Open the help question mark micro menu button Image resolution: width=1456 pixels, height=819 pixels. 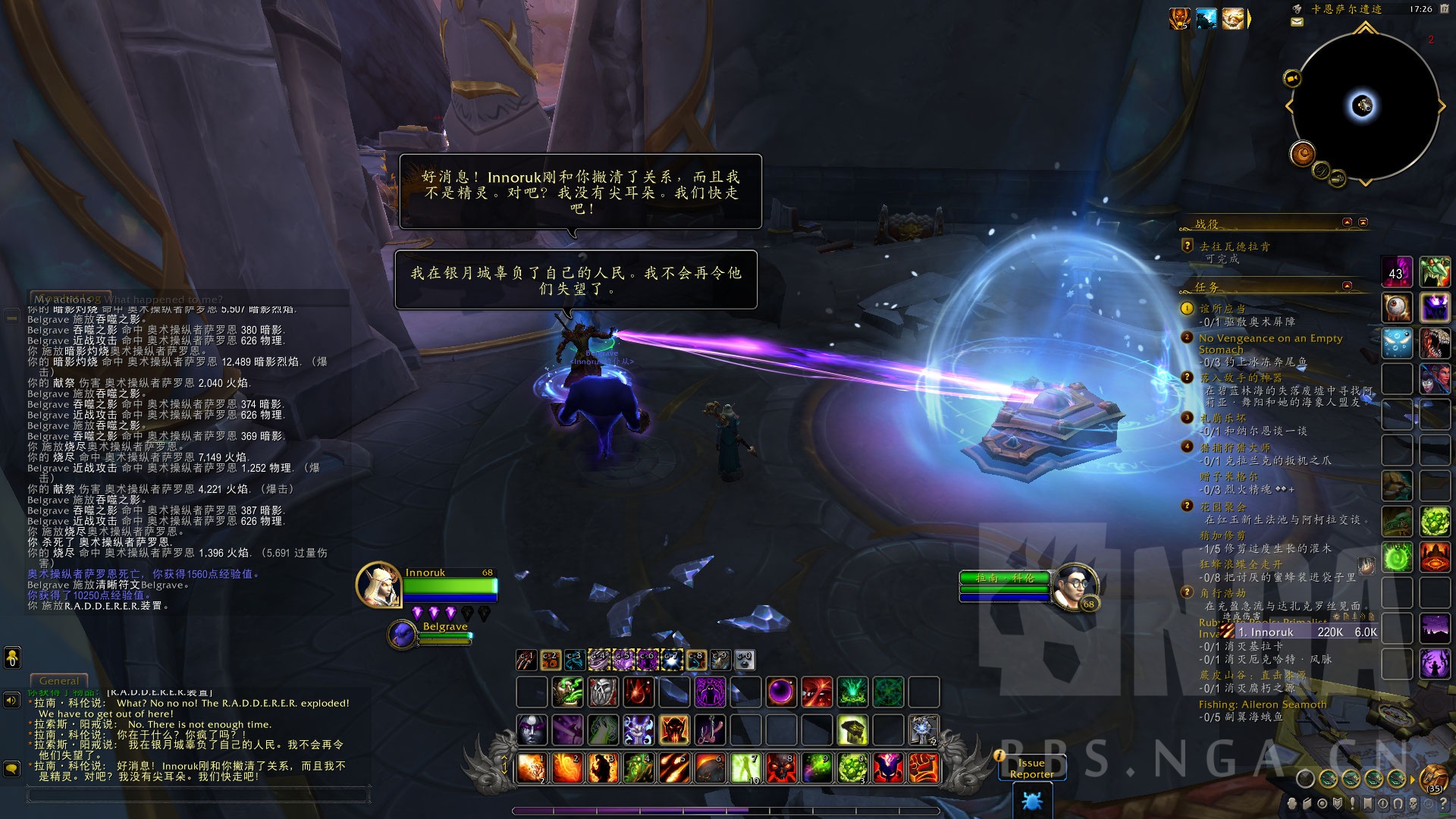1442,803
